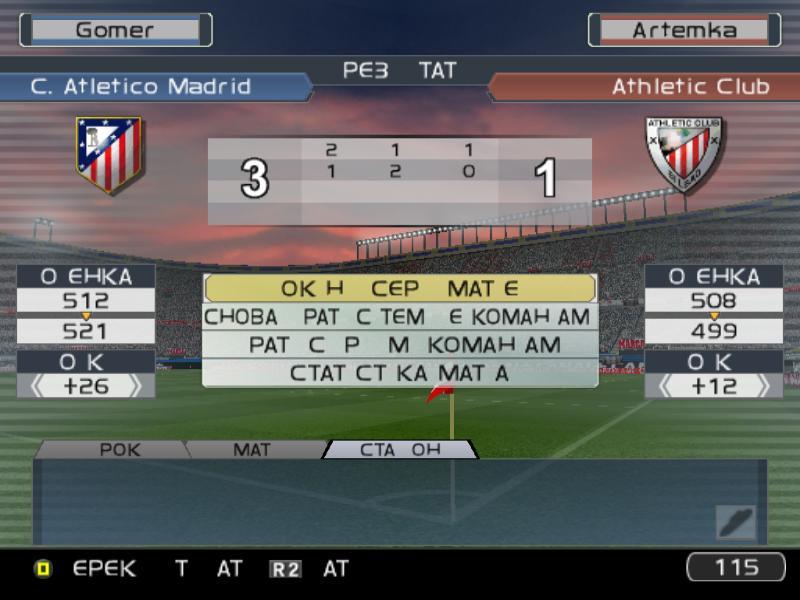
Task: Click the left arrow beside +26
Action: (x=37, y=386)
